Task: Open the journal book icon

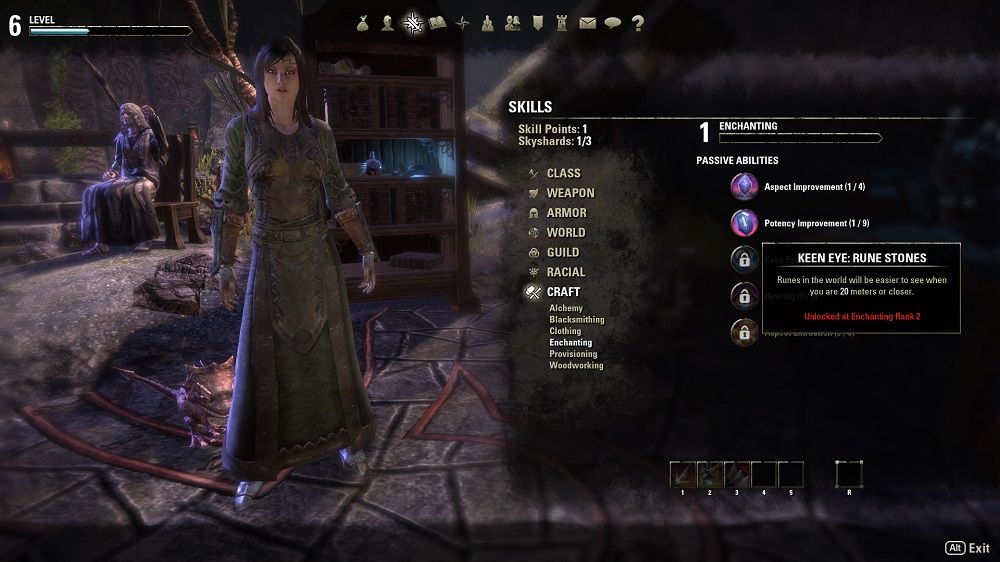Action: point(437,23)
